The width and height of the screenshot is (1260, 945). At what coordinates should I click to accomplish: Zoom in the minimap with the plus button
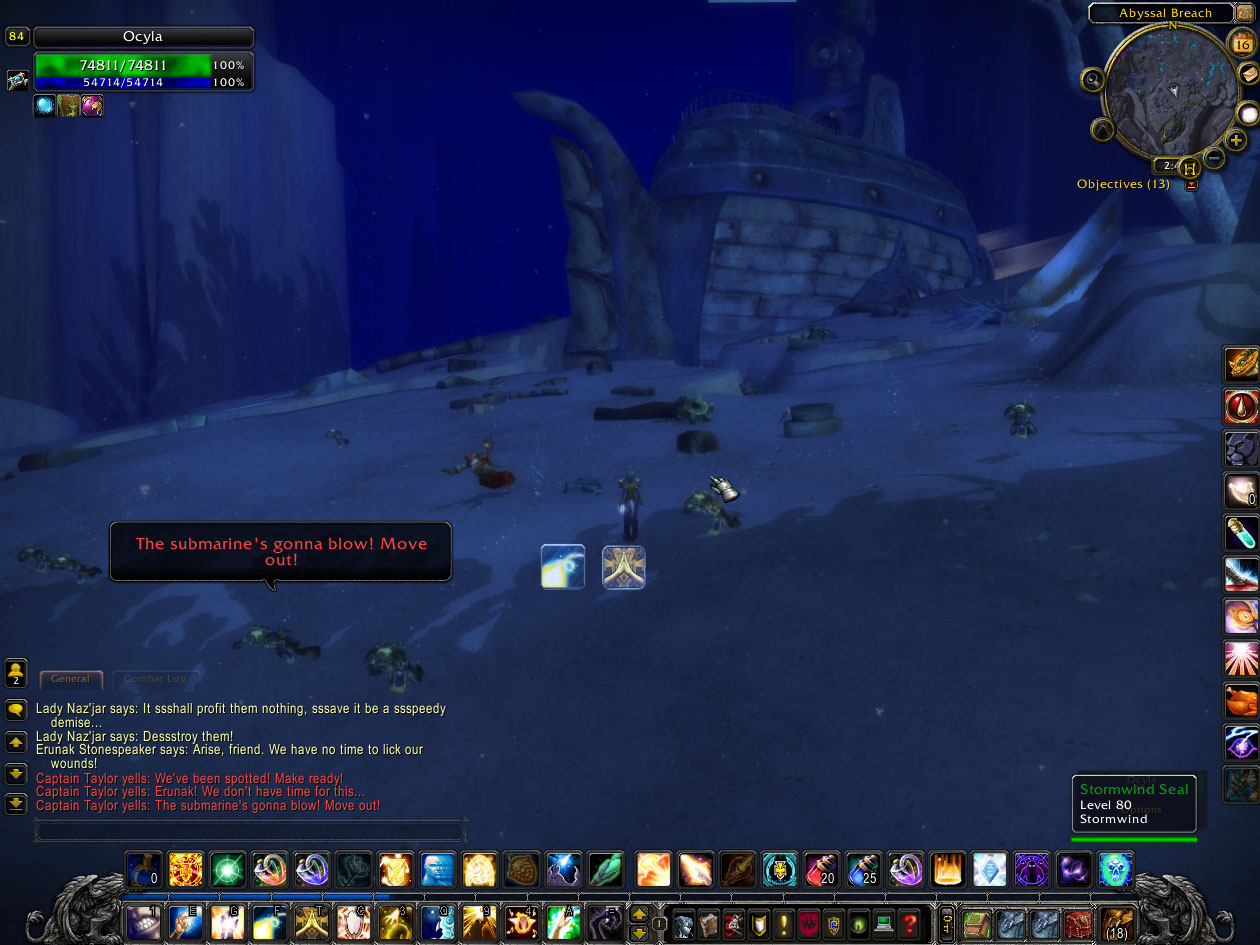tap(1236, 140)
